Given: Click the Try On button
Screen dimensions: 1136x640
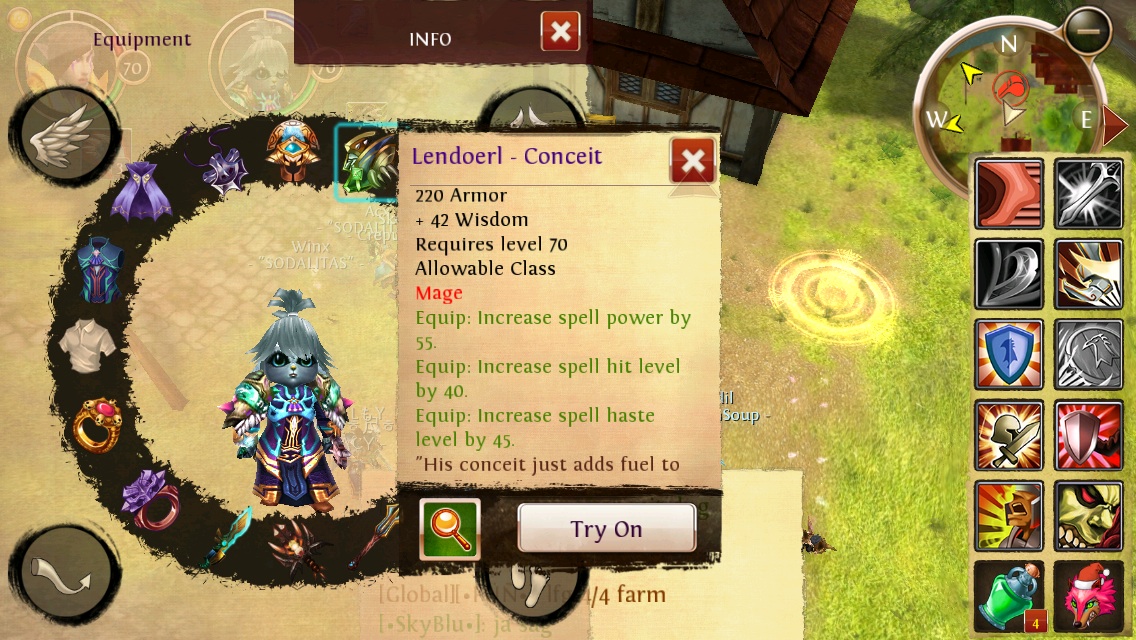Looking at the screenshot, I should pyautogui.click(x=606, y=528).
